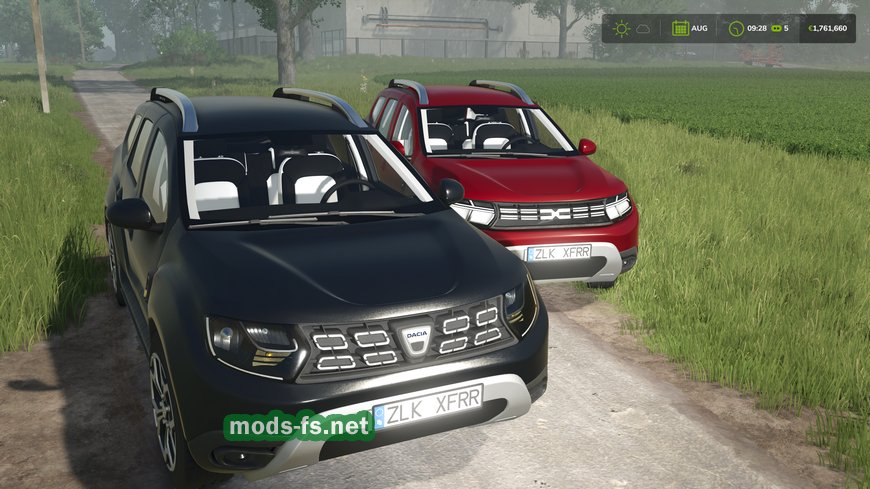Open the calendar icon showing AUG

[680, 28]
